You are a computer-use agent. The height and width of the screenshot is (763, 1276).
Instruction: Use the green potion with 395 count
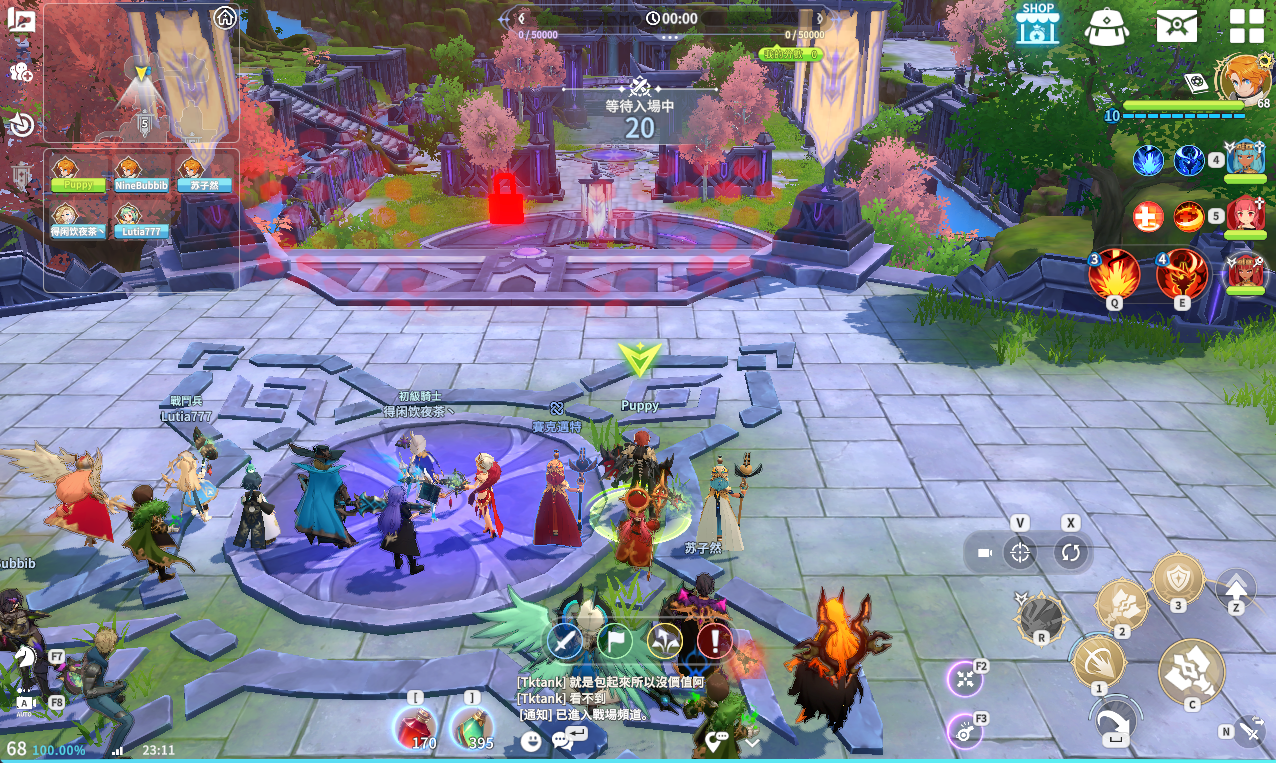point(471,727)
